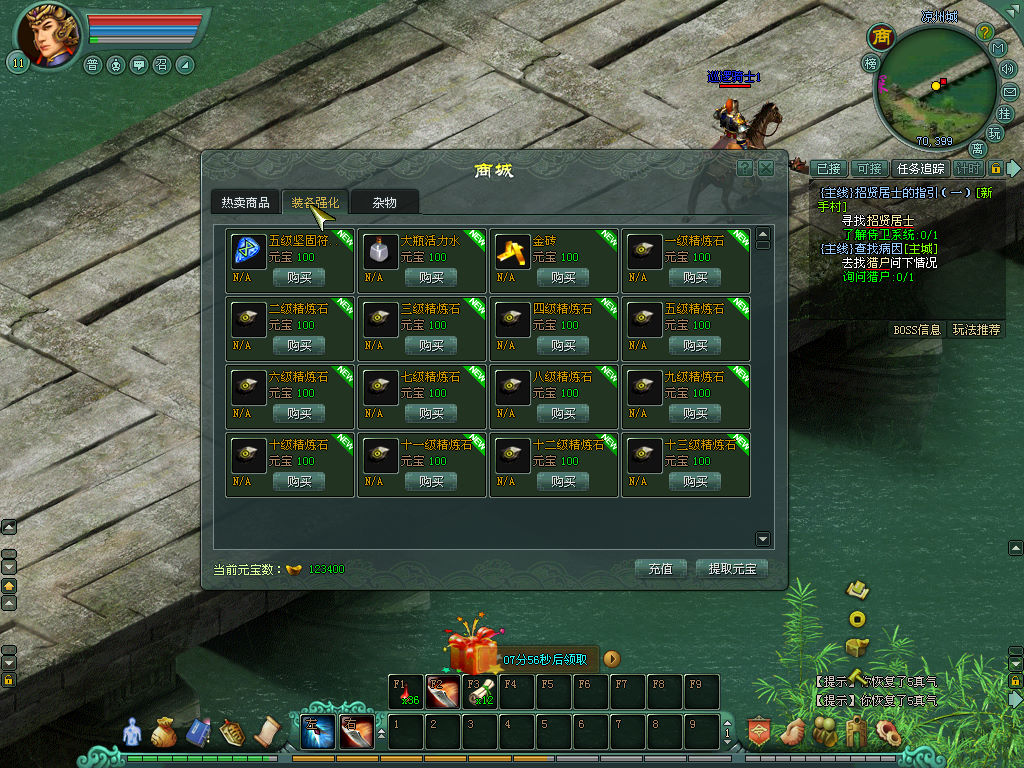Click the 充值 recharge button
Image resolution: width=1024 pixels, height=768 pixels.
[660, 569]
